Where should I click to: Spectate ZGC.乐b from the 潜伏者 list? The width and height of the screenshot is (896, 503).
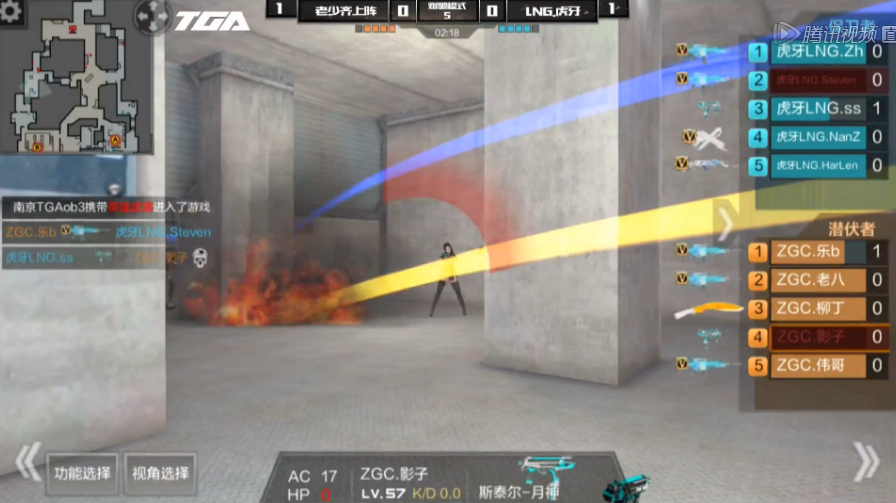coord(817,252)
